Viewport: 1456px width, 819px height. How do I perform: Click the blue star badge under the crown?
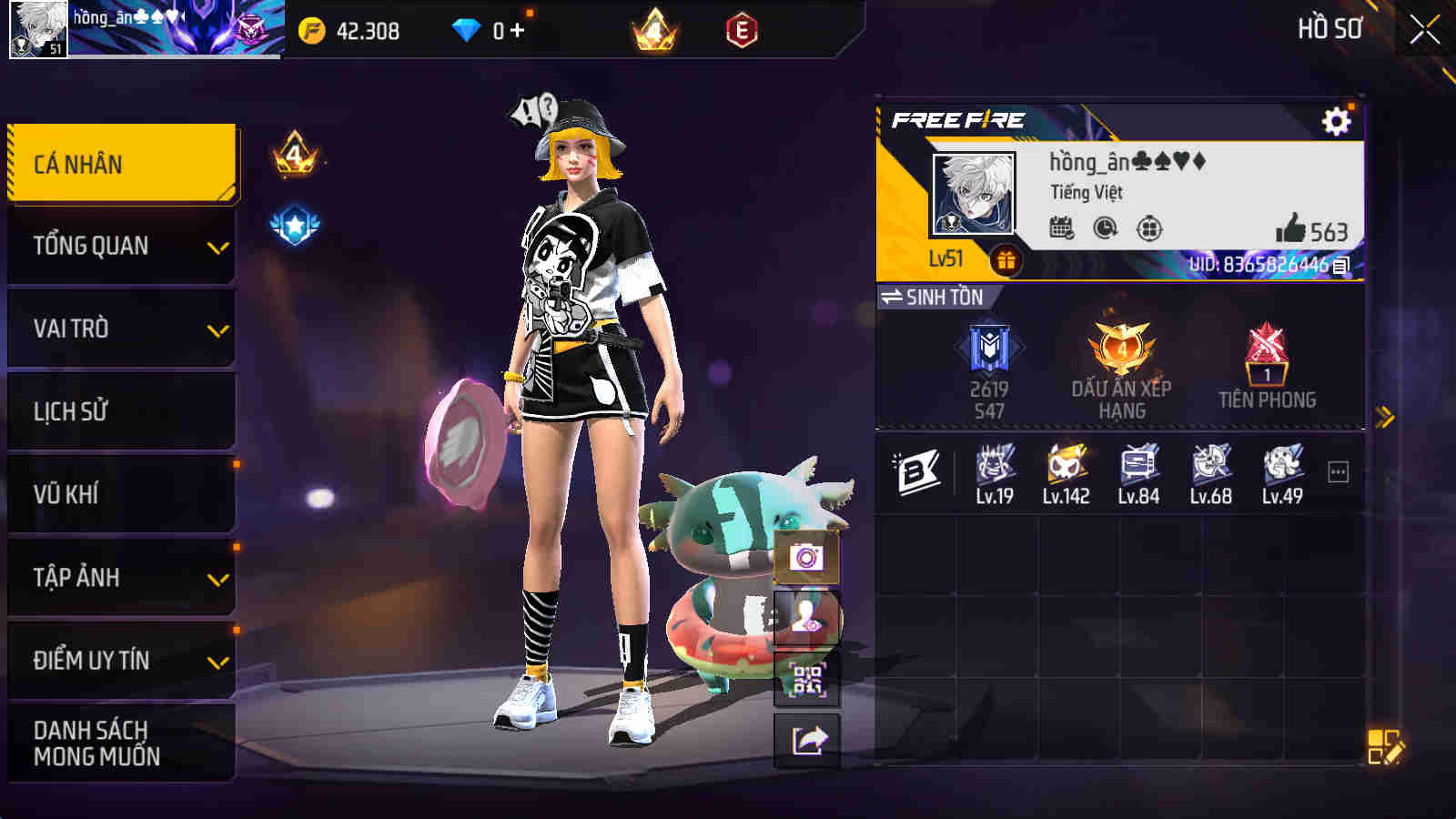pyautogui.click(x=293, y=221)
